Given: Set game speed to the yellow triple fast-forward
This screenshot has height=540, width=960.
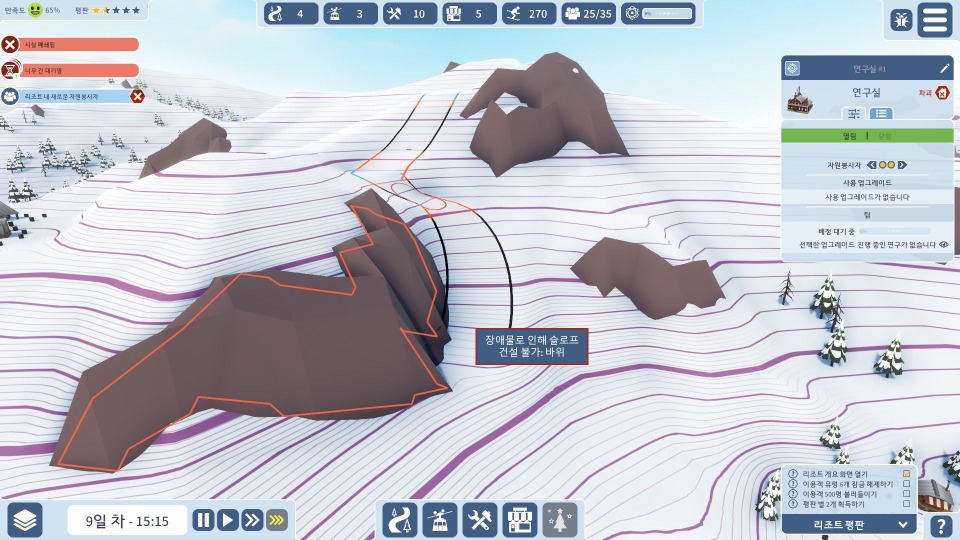Looking at the screenshot, I should [276, 520].
